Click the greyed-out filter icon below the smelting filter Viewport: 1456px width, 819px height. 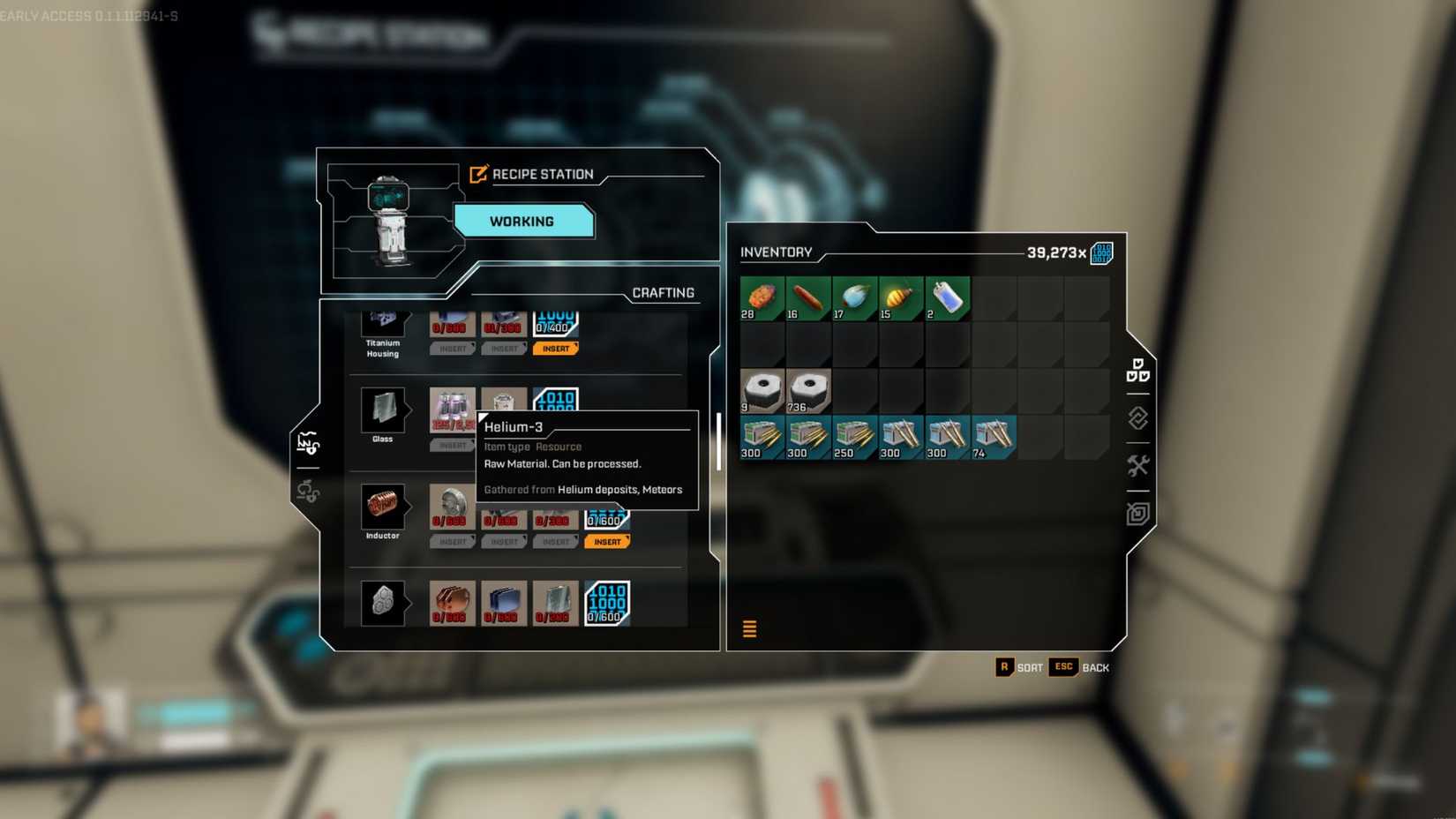(308, 492)
